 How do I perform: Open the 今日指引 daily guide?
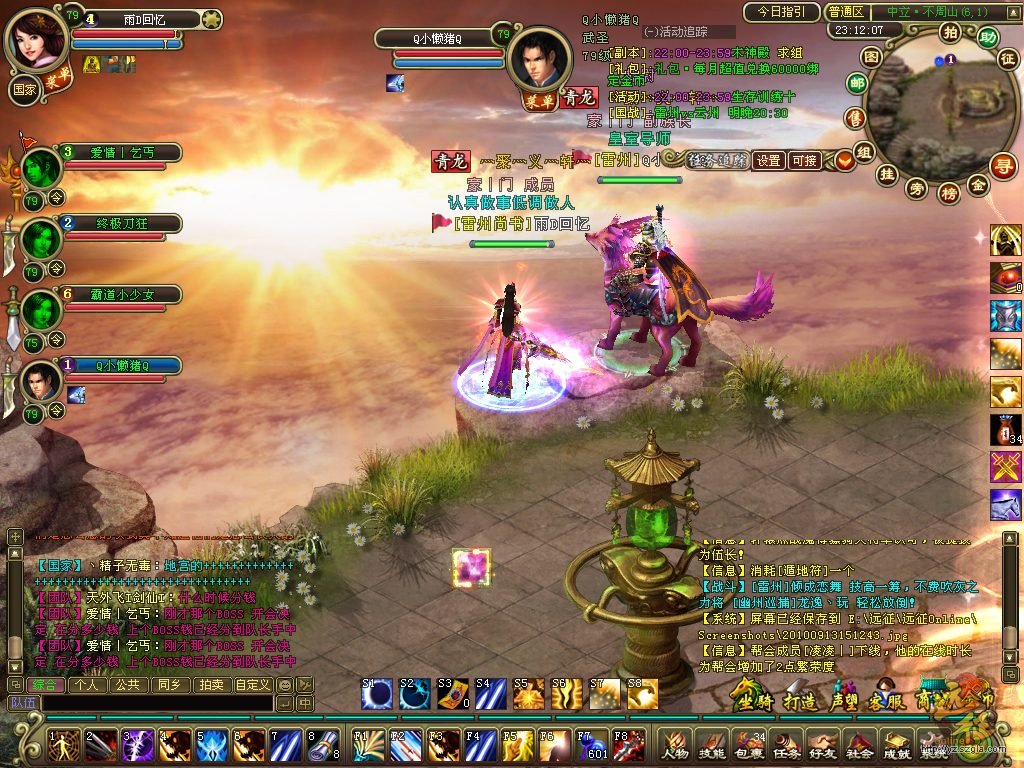pyautogui.click(x=781, y=12)
